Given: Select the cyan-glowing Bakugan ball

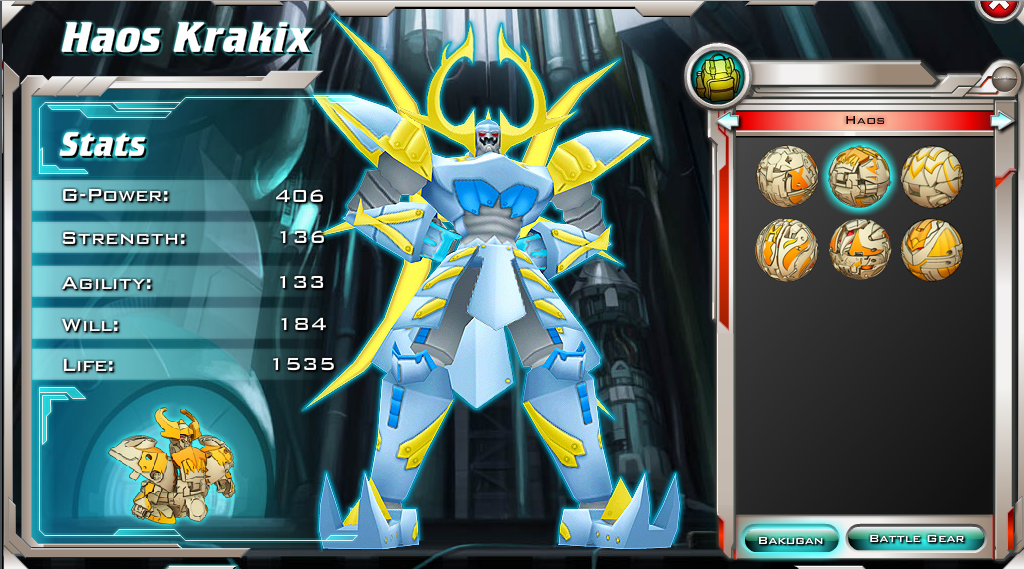Looking at the screenshot, I should (859, 176).
